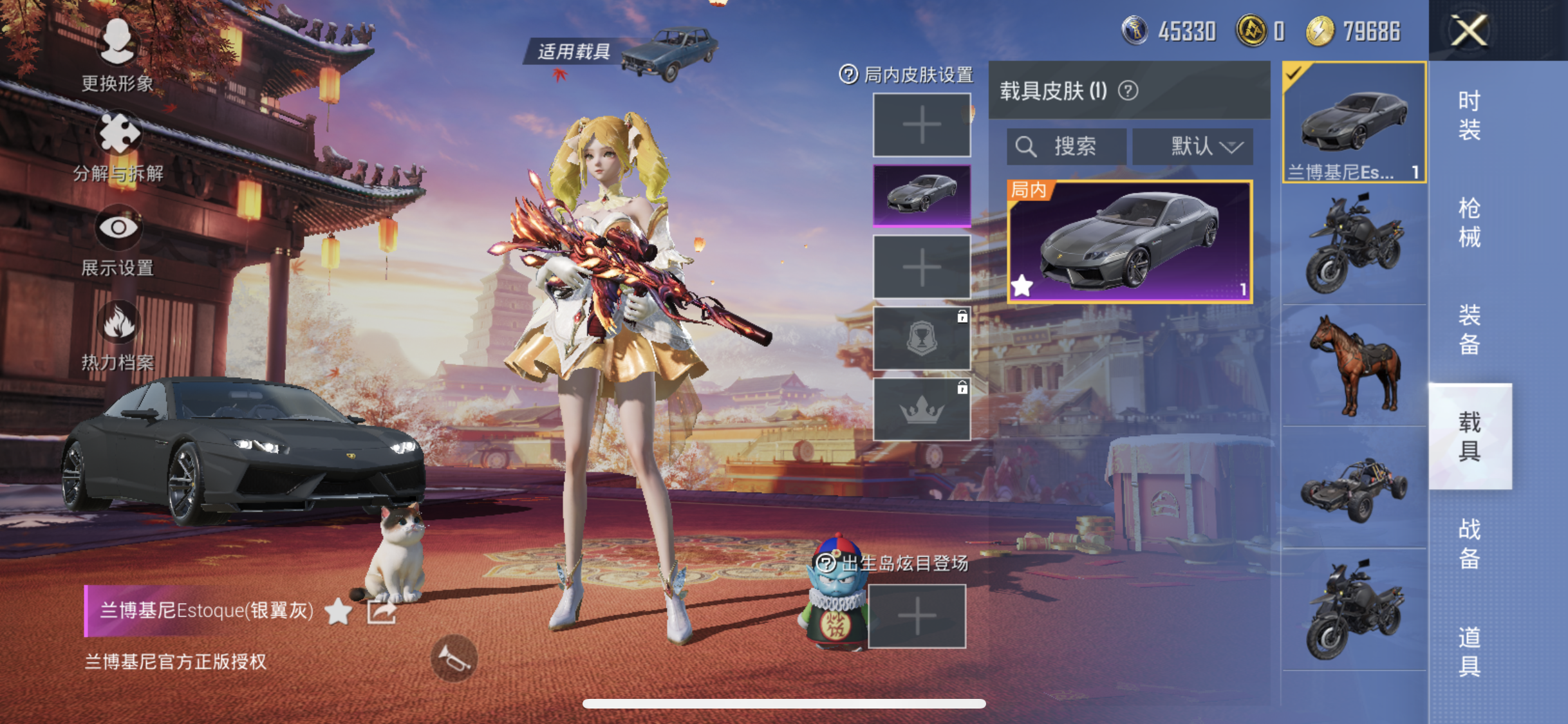Click the share icon beside skin name
Screen dimensions: 1568x724
tap(381, 611)
